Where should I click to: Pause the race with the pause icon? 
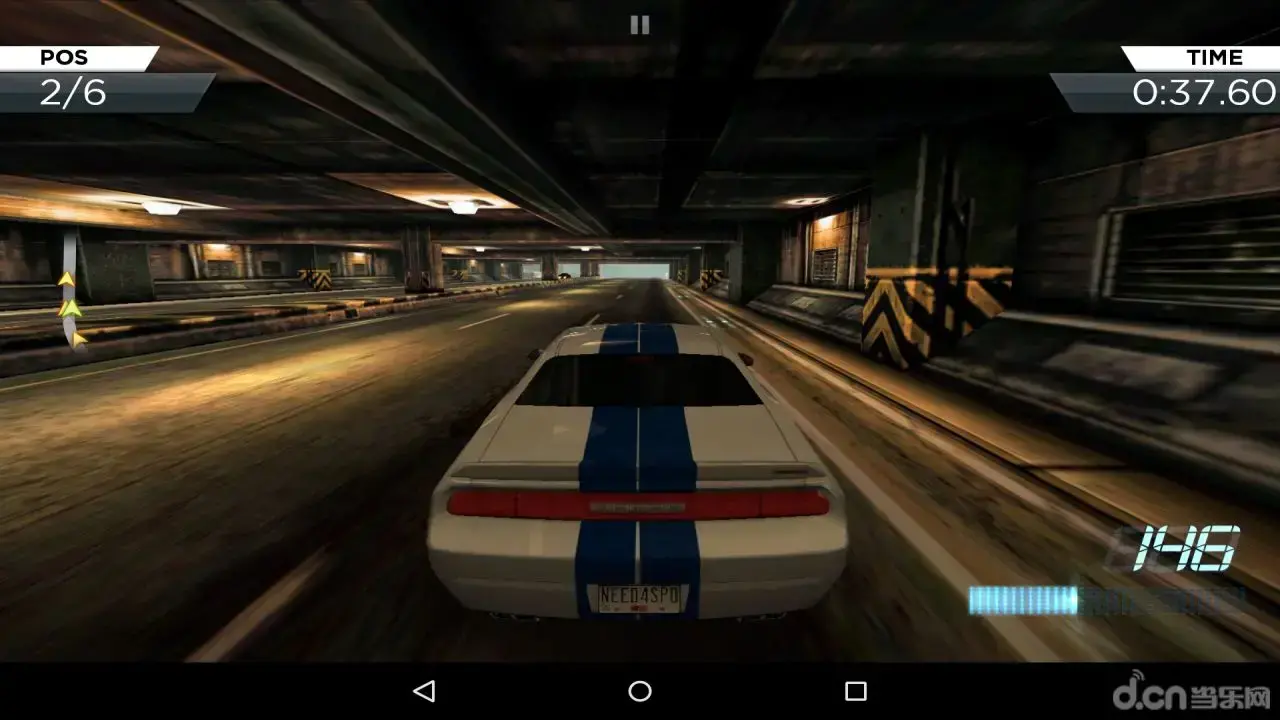point(640,25)
